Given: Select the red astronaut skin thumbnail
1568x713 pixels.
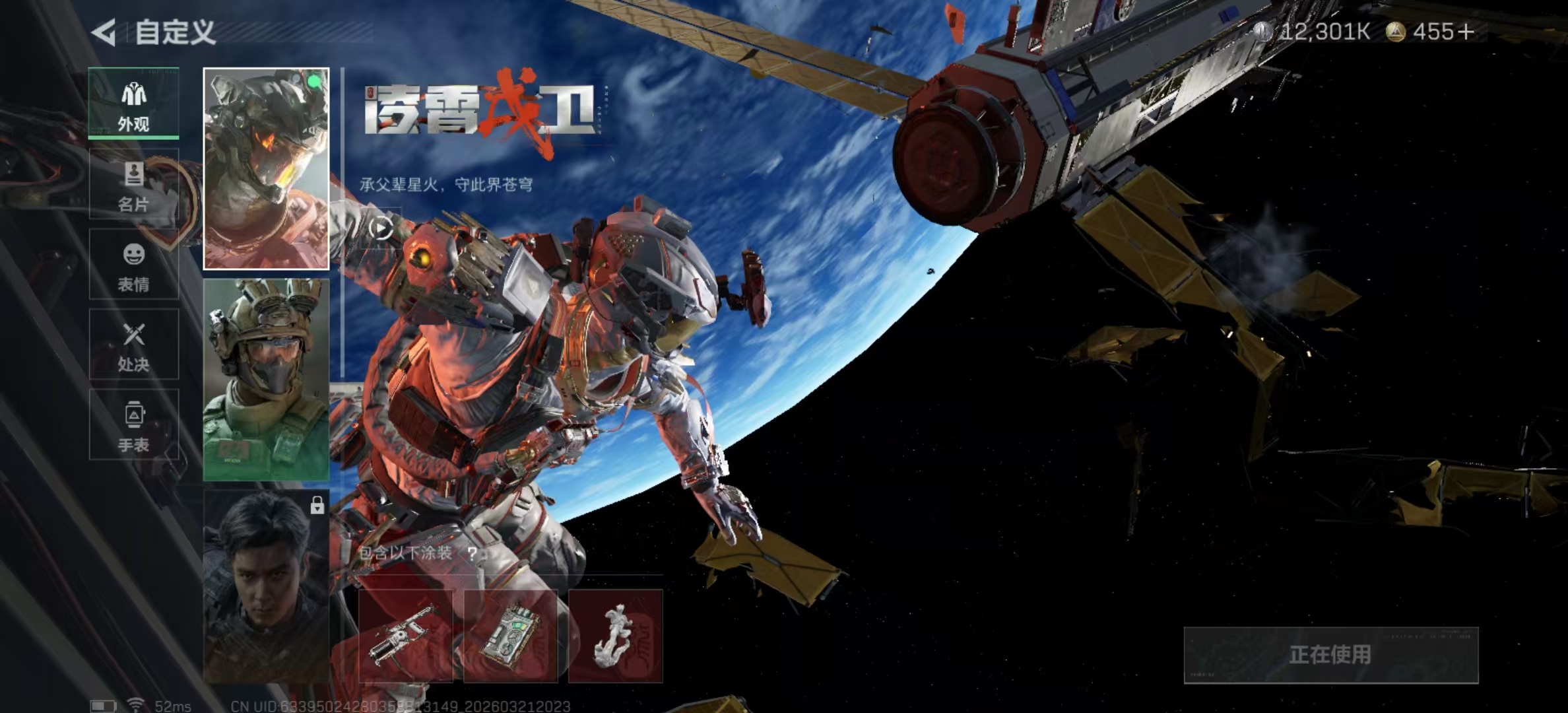Looking at the screenshot, I should click(x=266, y=169).
